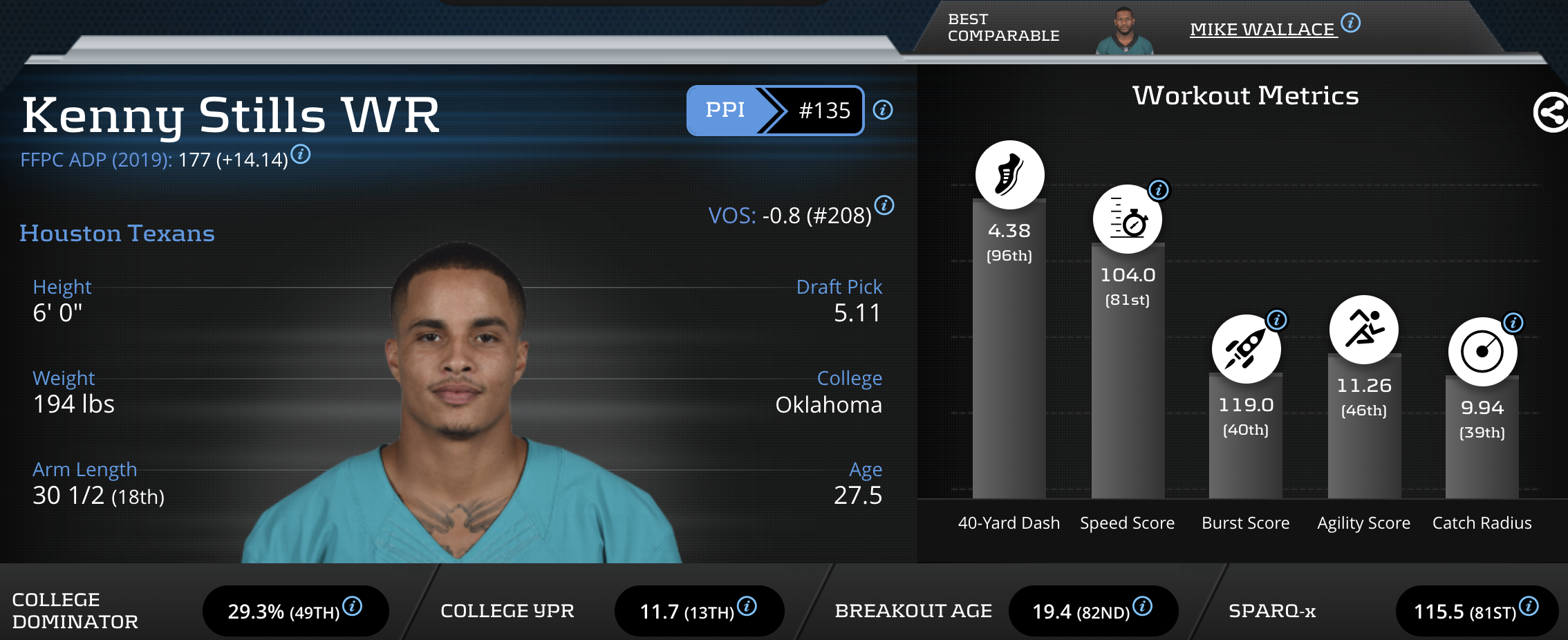Click the Houston Texans team name

(117, 234)
